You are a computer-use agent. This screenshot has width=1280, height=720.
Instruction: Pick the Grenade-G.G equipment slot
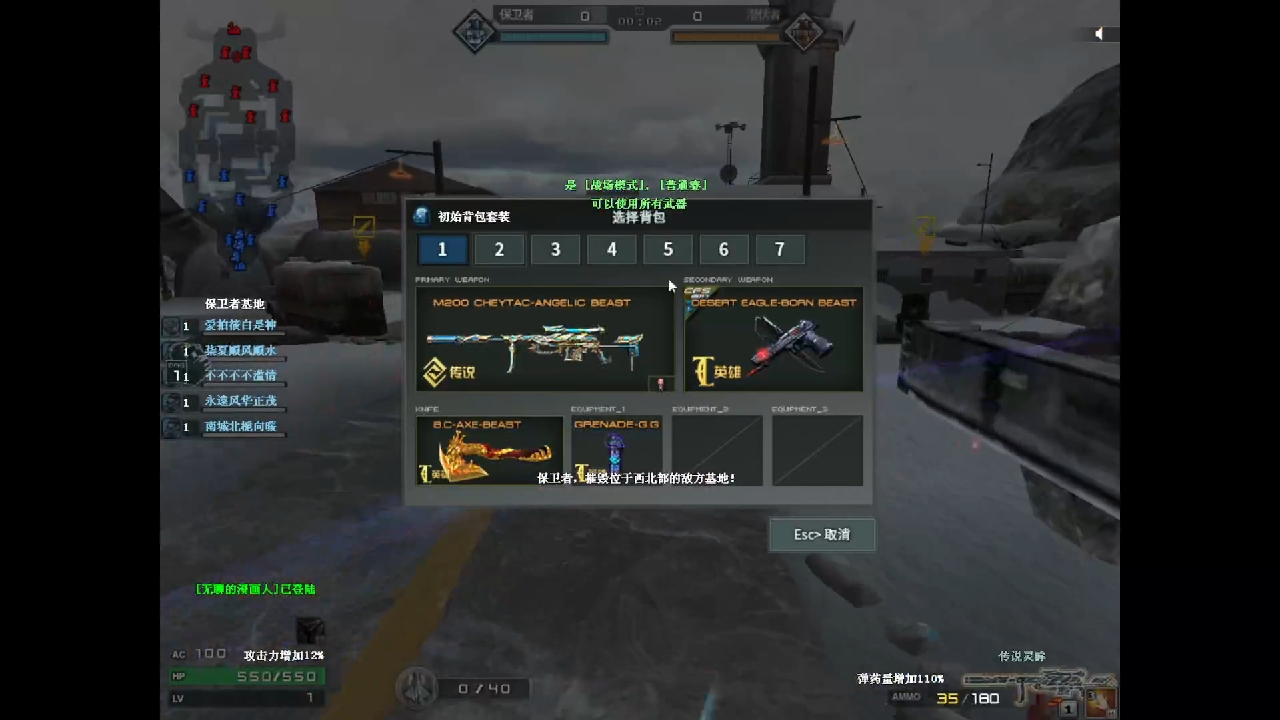pos(617,451)
